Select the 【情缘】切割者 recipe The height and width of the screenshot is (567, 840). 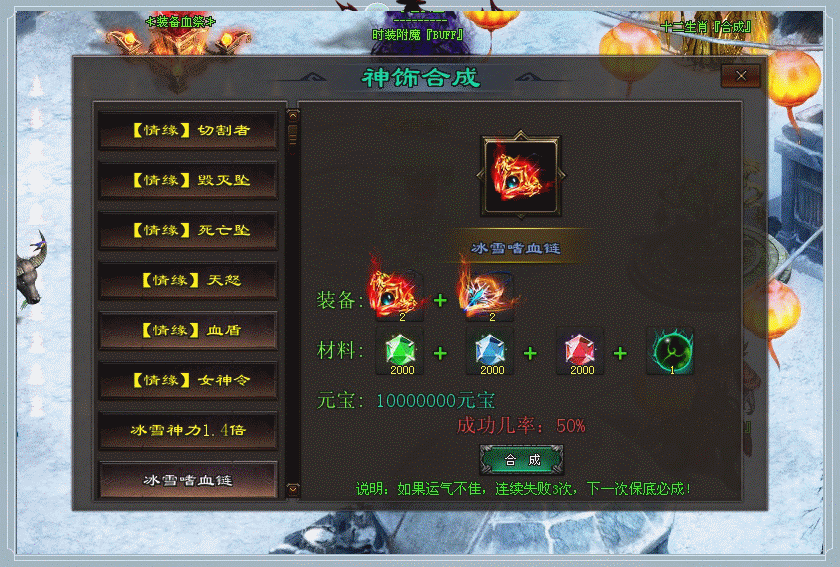[x=188, y=130]
